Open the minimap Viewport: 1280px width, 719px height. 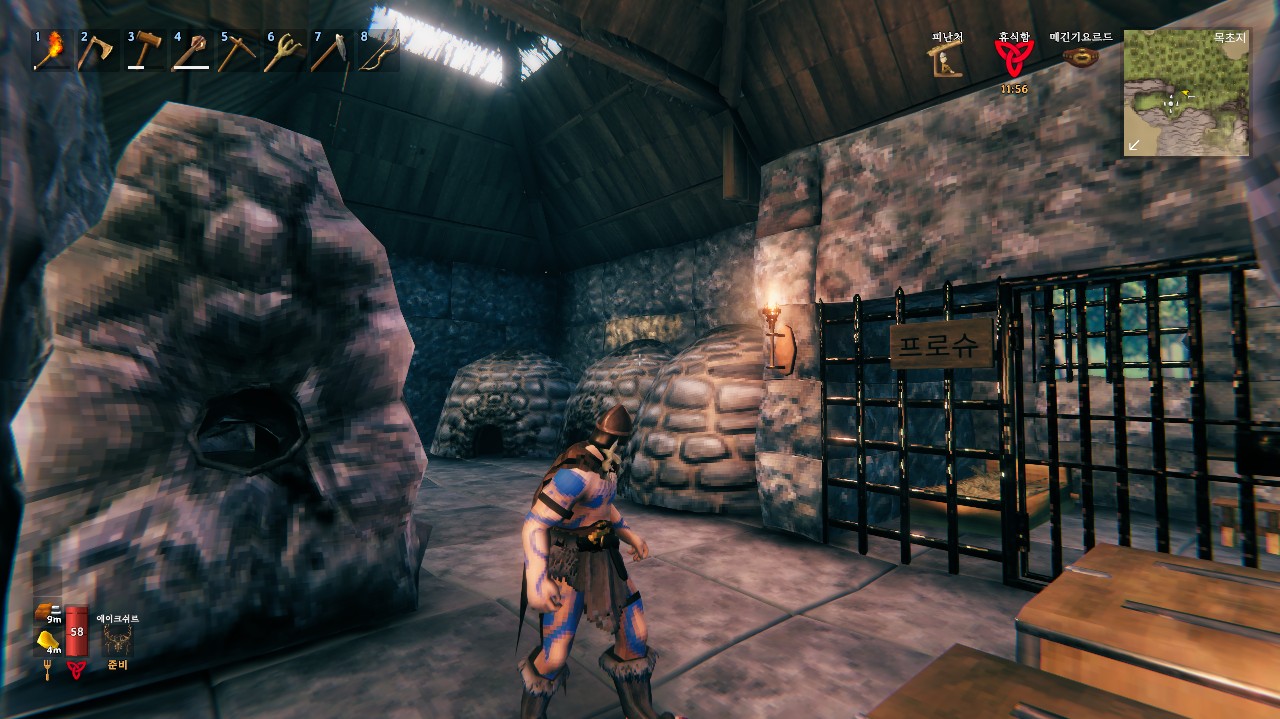[x=1187, y=92]
